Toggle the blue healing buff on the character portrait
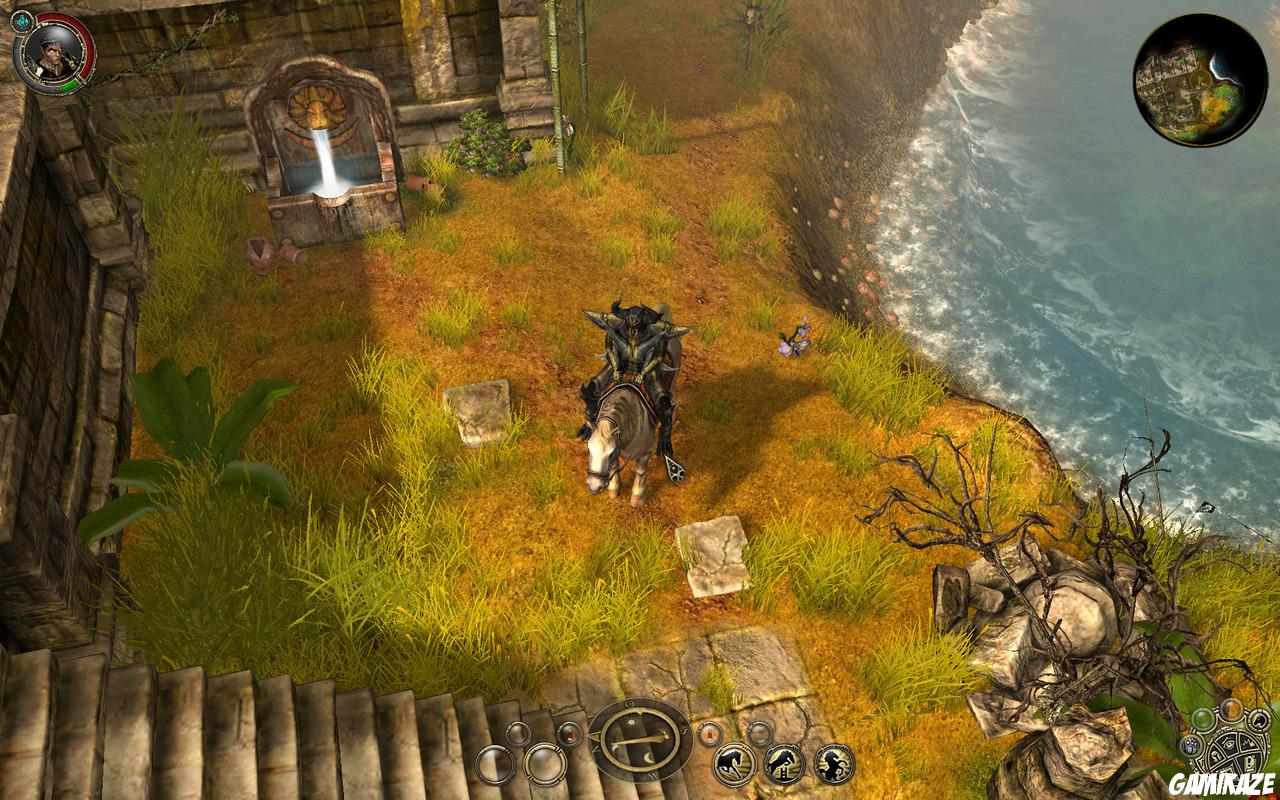 [22, 20]
